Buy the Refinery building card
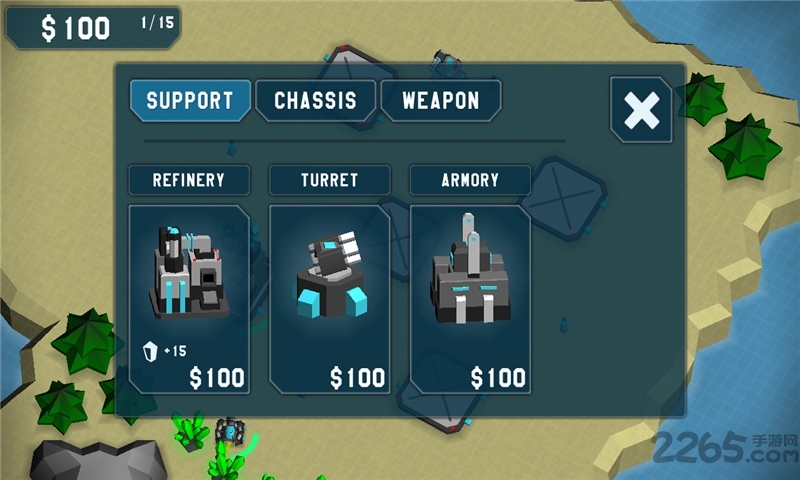 pos(189,299)
